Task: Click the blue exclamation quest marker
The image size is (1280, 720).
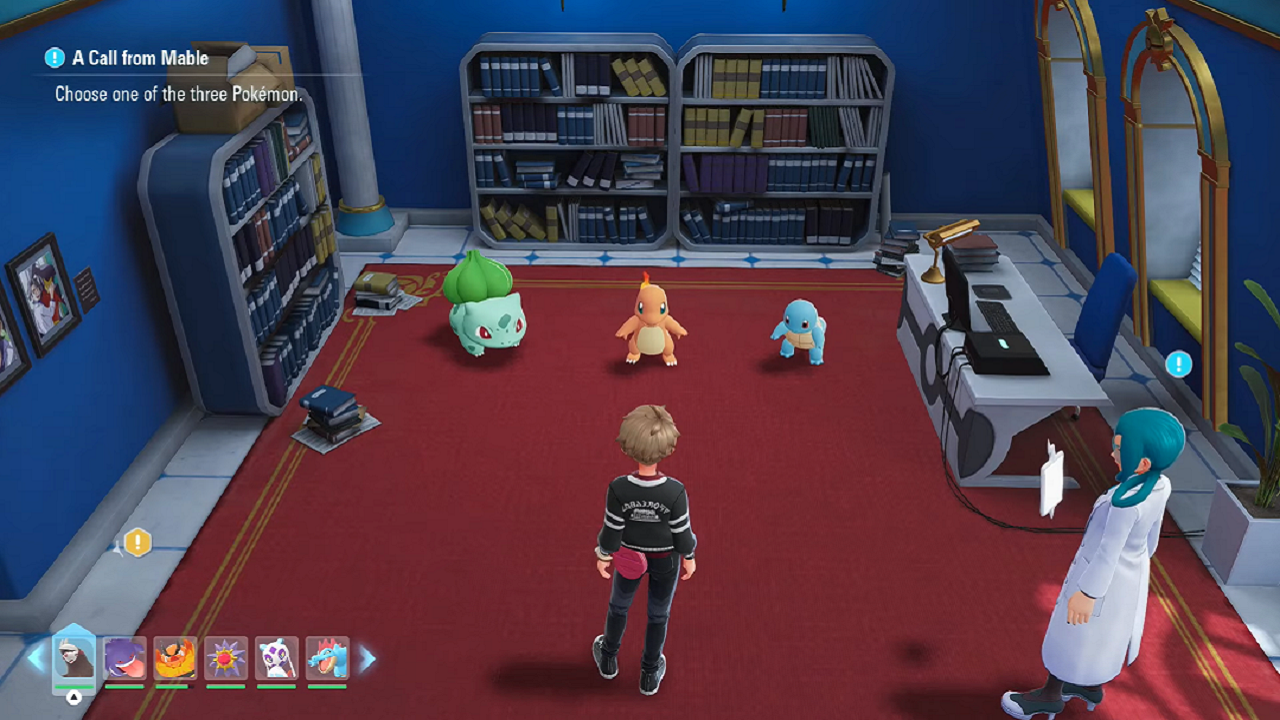Action: pos(1179,364)
